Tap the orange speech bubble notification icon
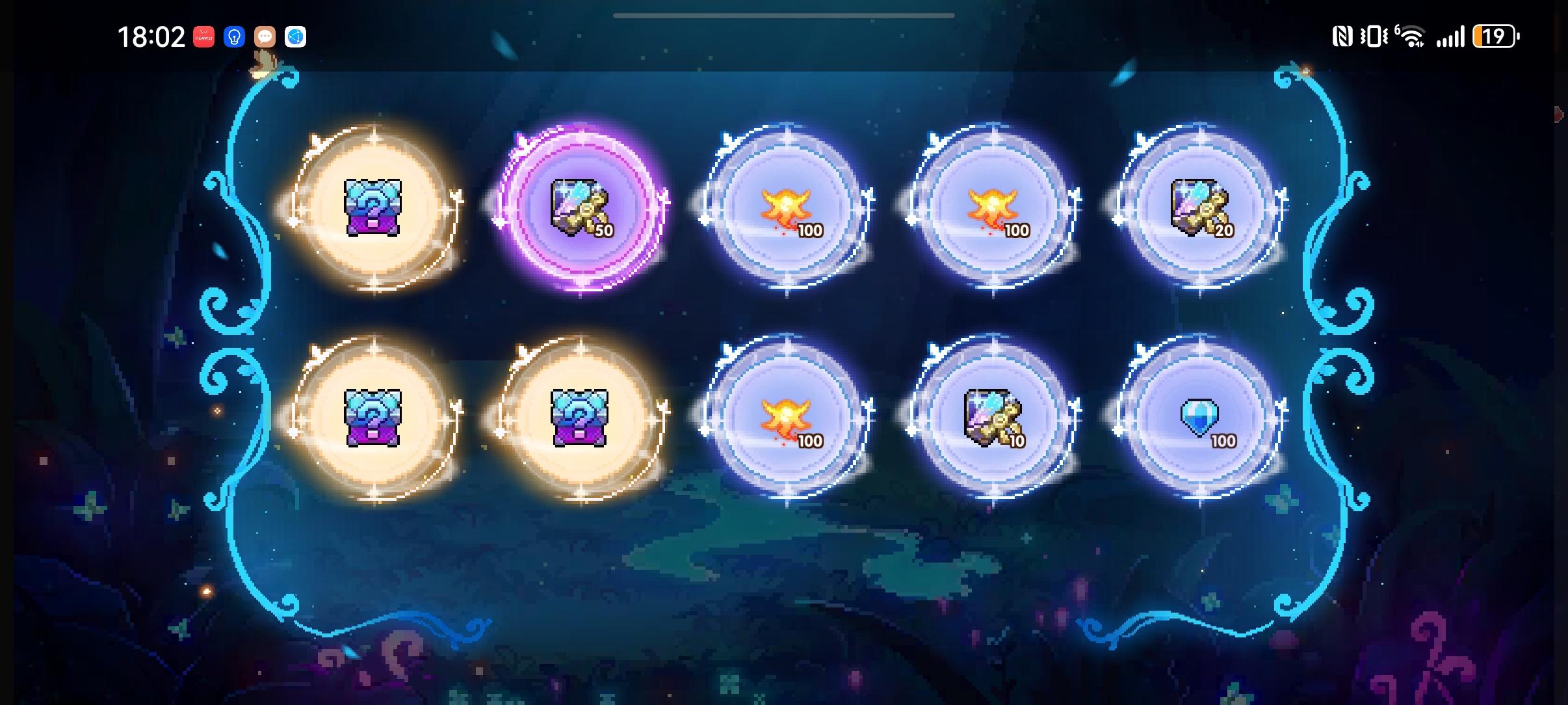 pos(265,37)
